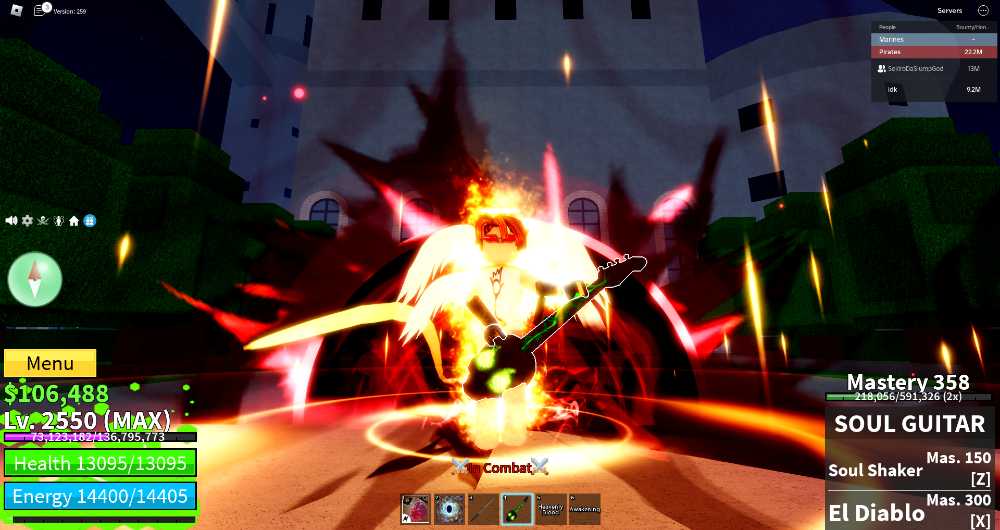Open the Servers button
Screen dimensions: 1000x530
click(x=949, y=11)
